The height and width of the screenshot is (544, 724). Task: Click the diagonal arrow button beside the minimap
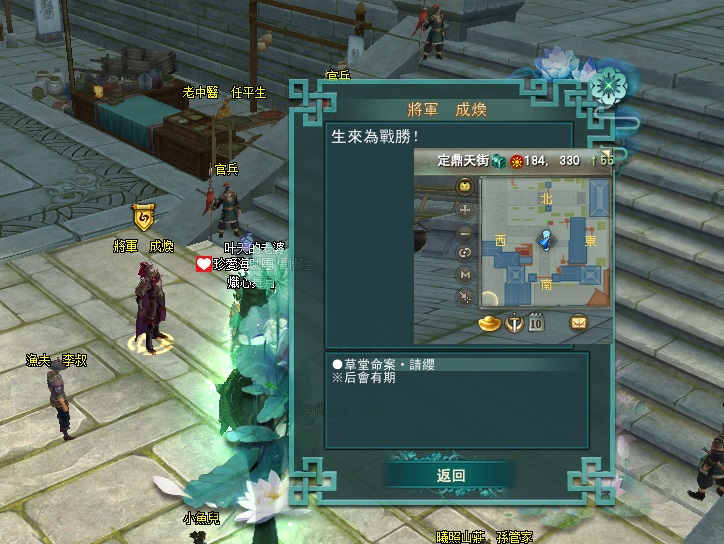click(465, 296)
